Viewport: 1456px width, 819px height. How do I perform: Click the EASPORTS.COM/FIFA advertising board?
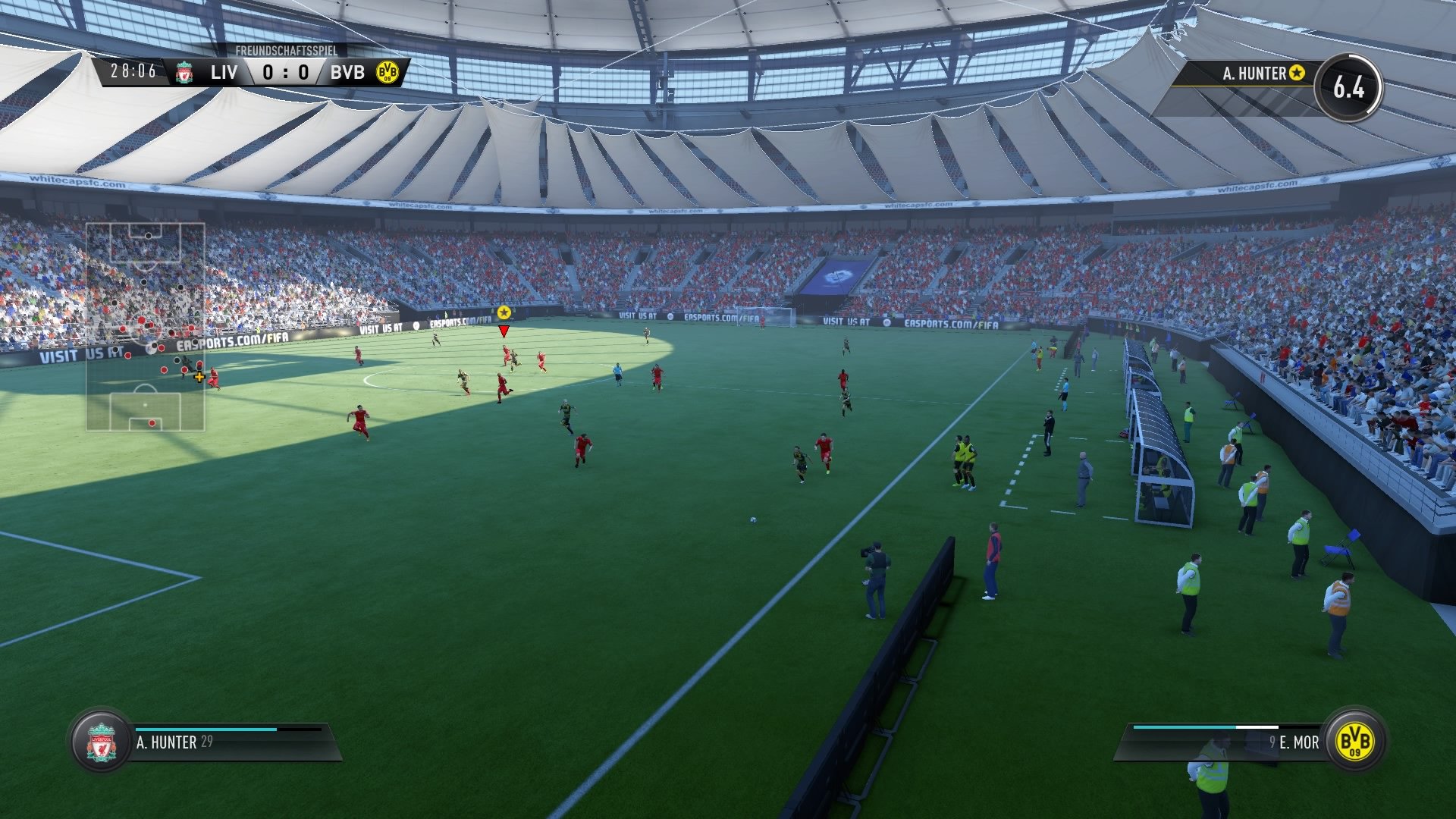pos(952,322)
